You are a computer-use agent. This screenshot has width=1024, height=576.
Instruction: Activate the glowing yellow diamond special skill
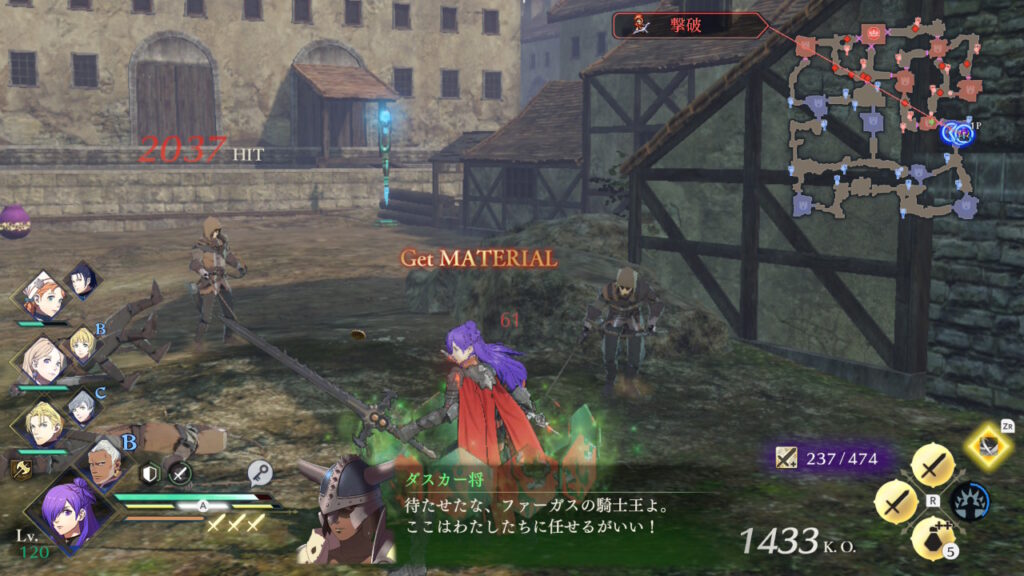coord(989,444)
